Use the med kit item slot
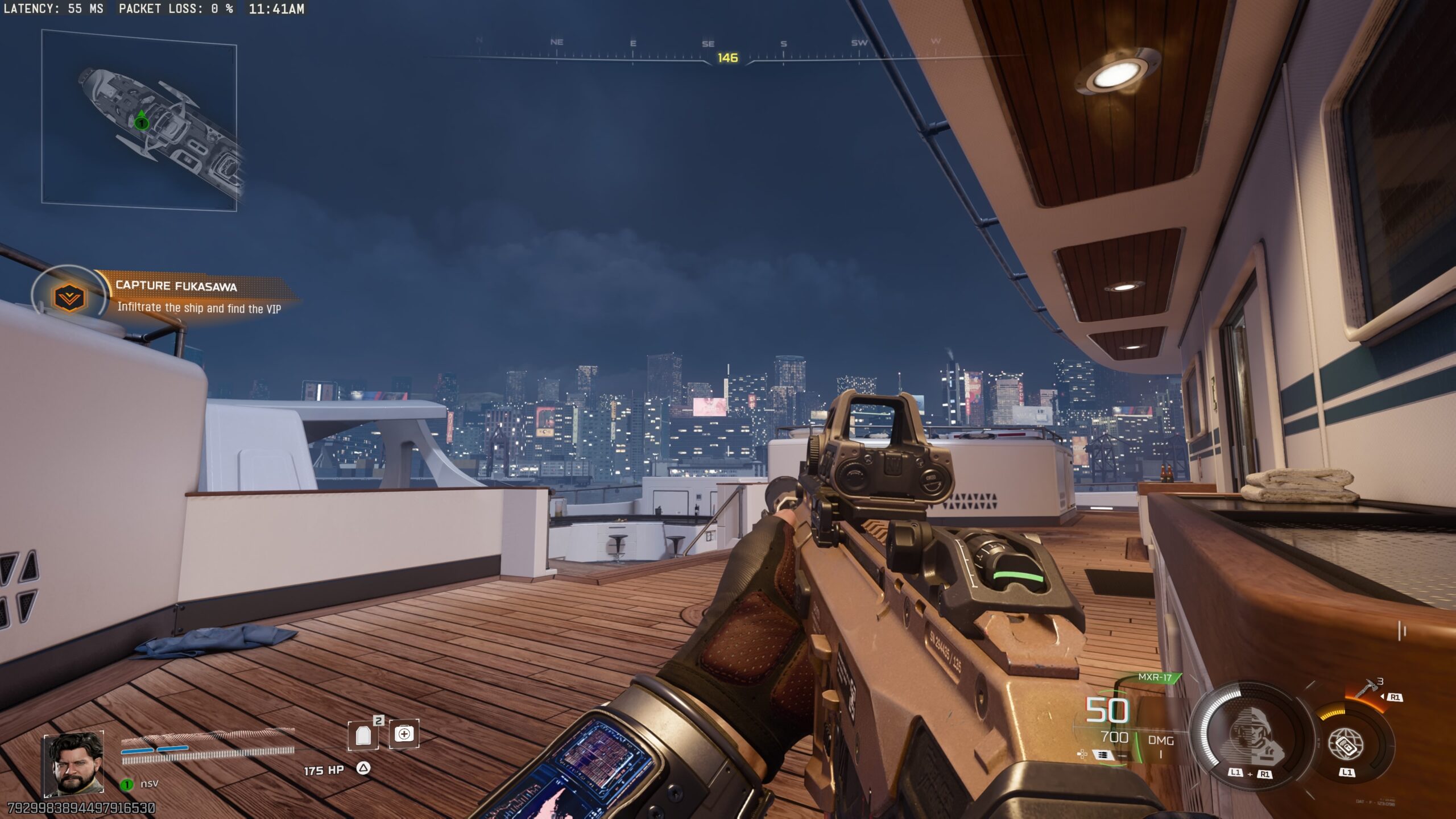 [x=404, y=734]
